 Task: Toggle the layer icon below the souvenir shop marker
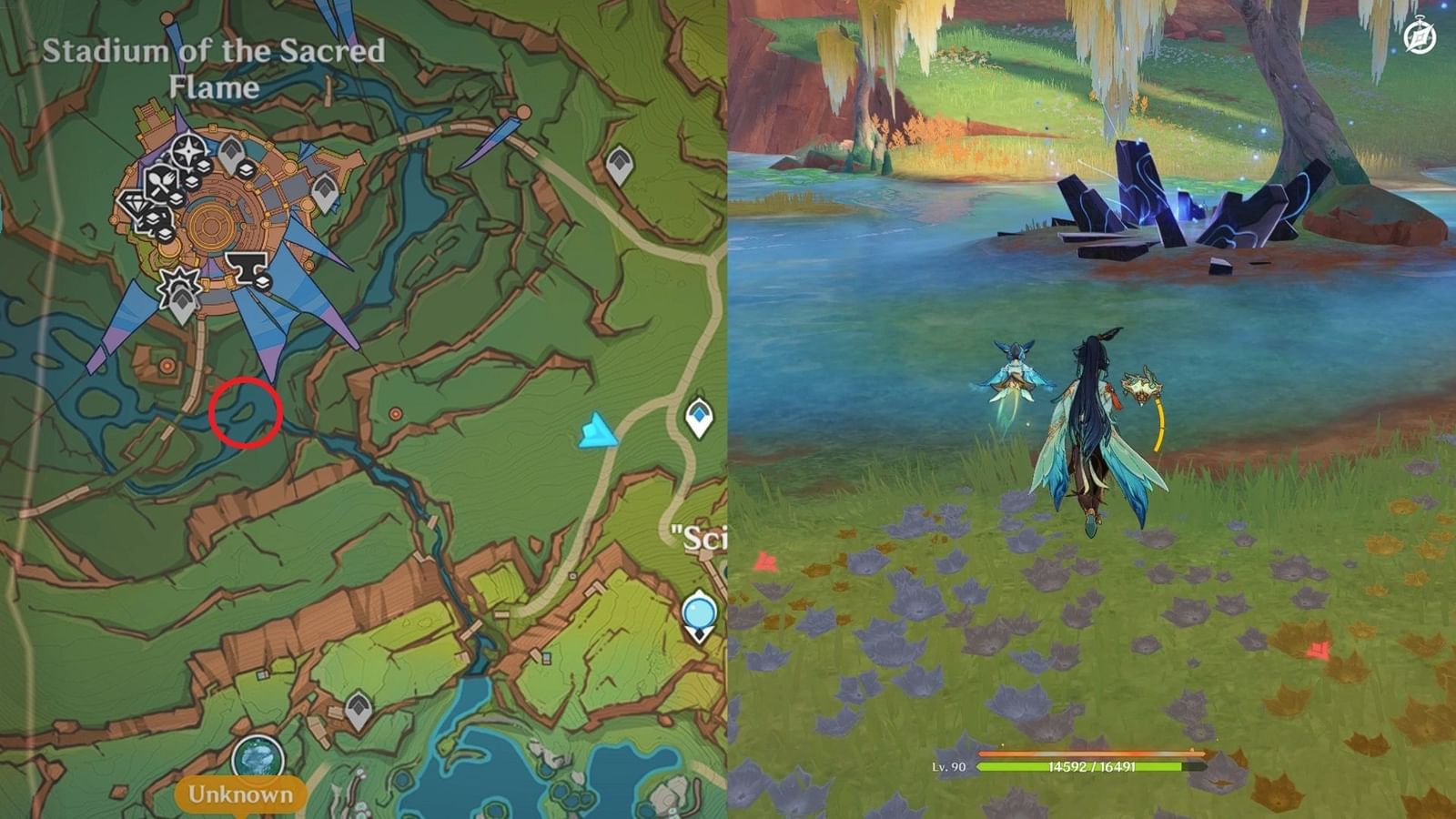(153, 217)
